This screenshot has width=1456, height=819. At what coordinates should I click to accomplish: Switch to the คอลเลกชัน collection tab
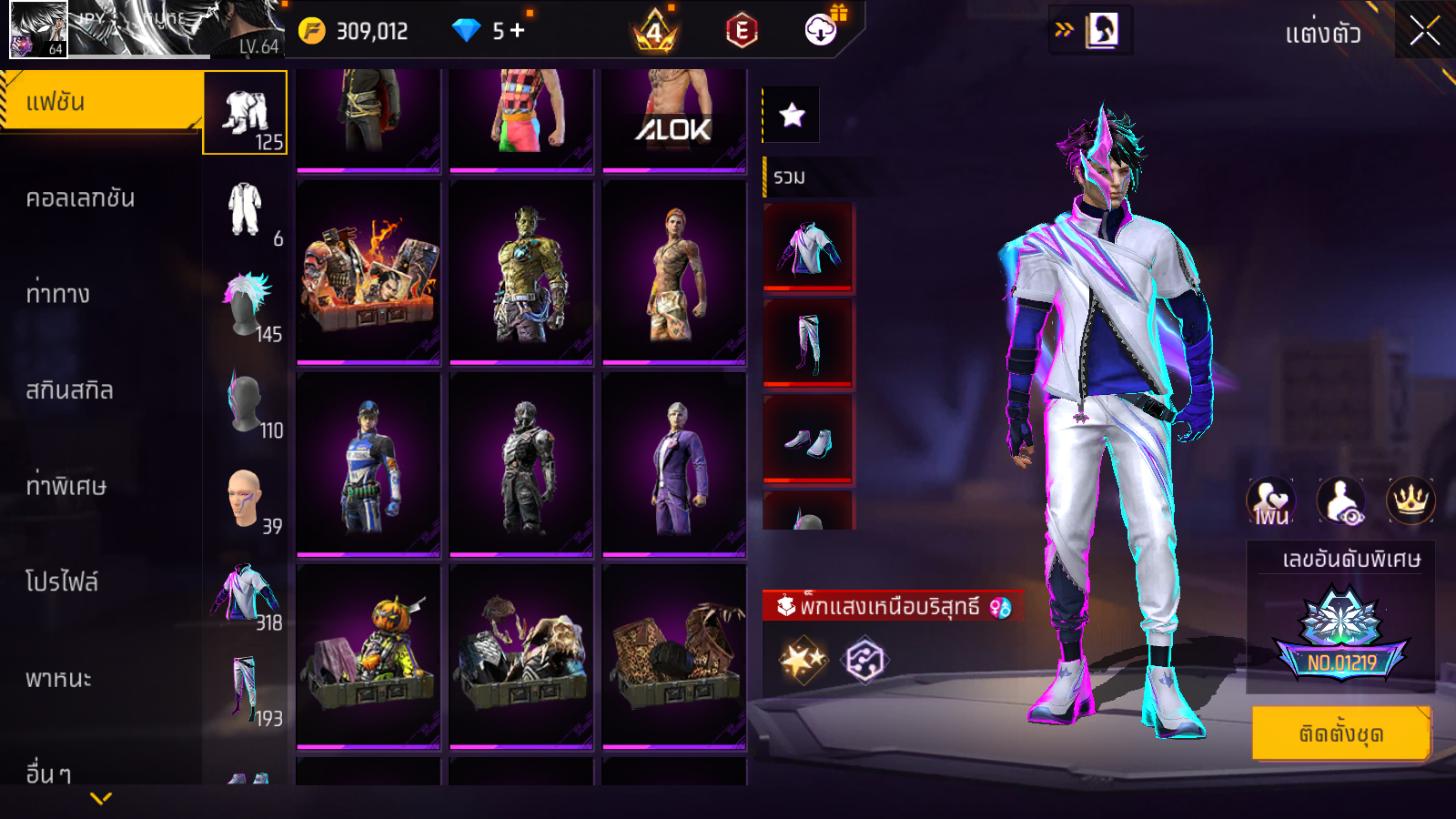click(x=82, y=198)
